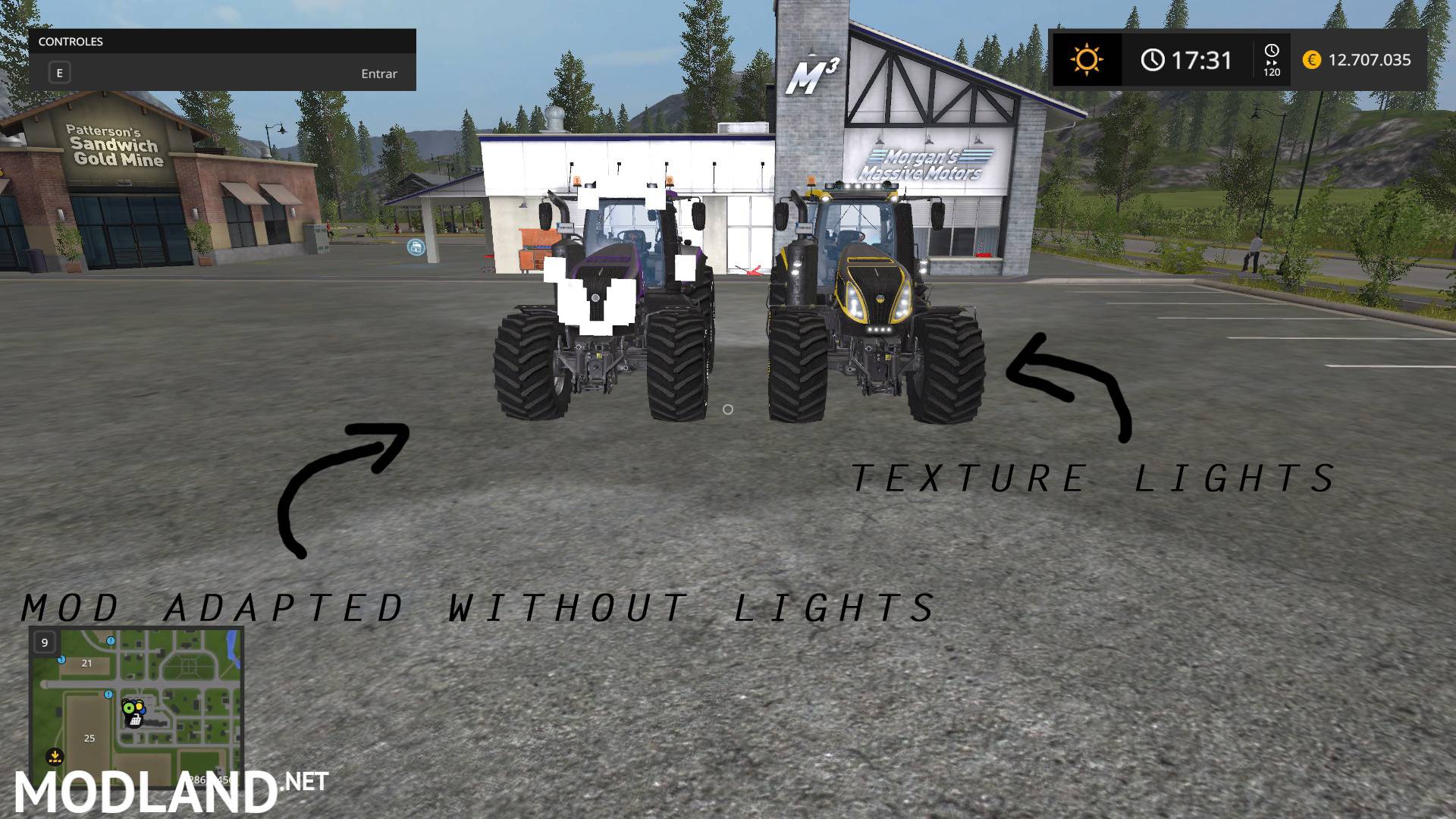Select the green player marker on the minimap
The width and height of the screenshot is (1456, 819).
[x=128, y=707]
